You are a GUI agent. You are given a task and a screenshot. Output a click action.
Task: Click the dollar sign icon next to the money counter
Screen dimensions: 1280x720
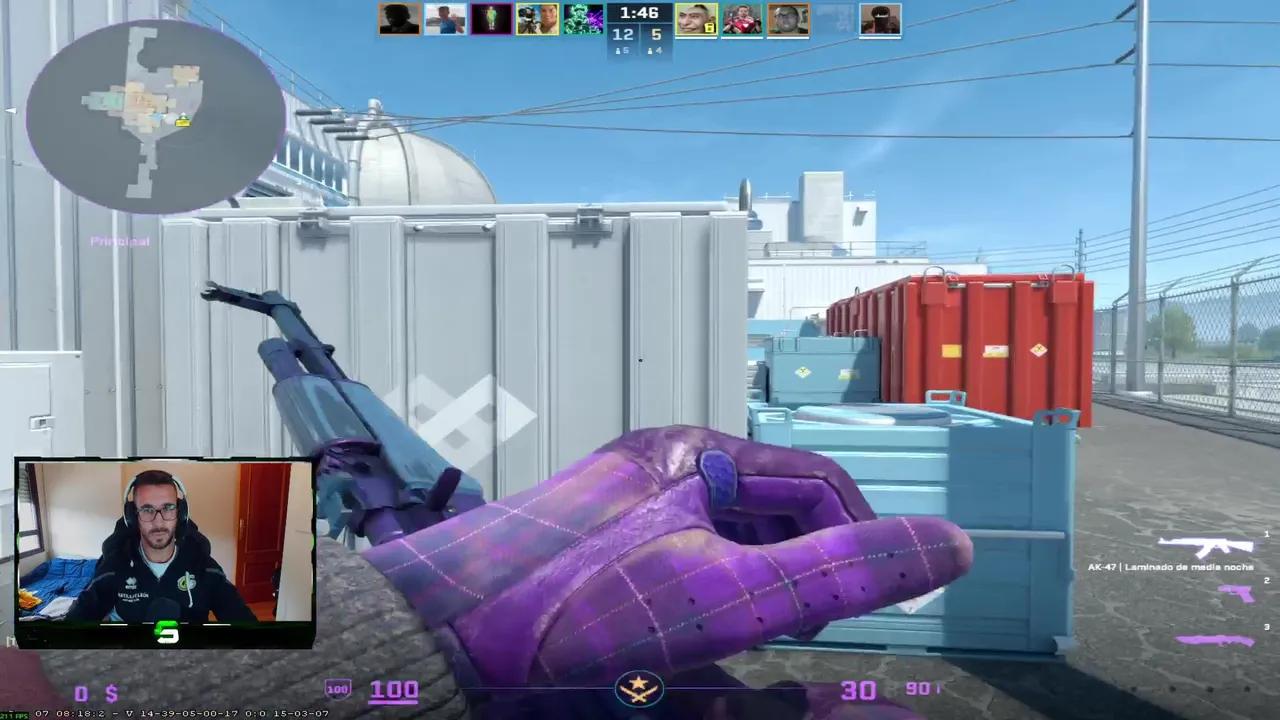tap(110, 692)
